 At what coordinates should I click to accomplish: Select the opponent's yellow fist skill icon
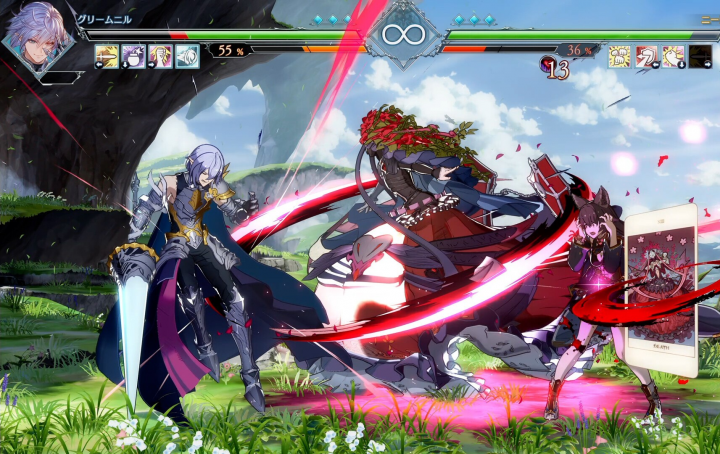(x=620, y=56)
